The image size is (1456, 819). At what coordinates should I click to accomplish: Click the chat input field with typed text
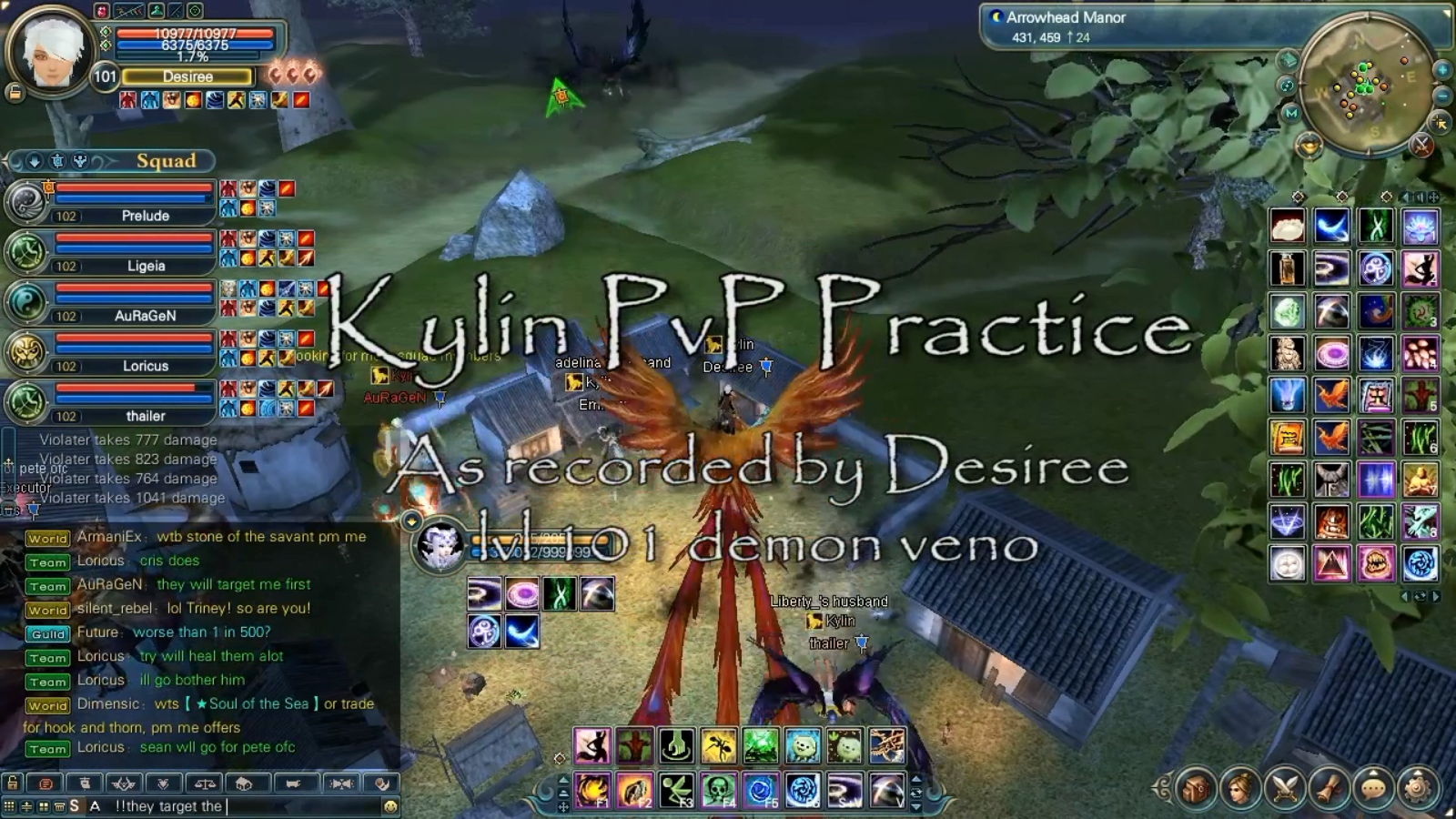[227, 806]
